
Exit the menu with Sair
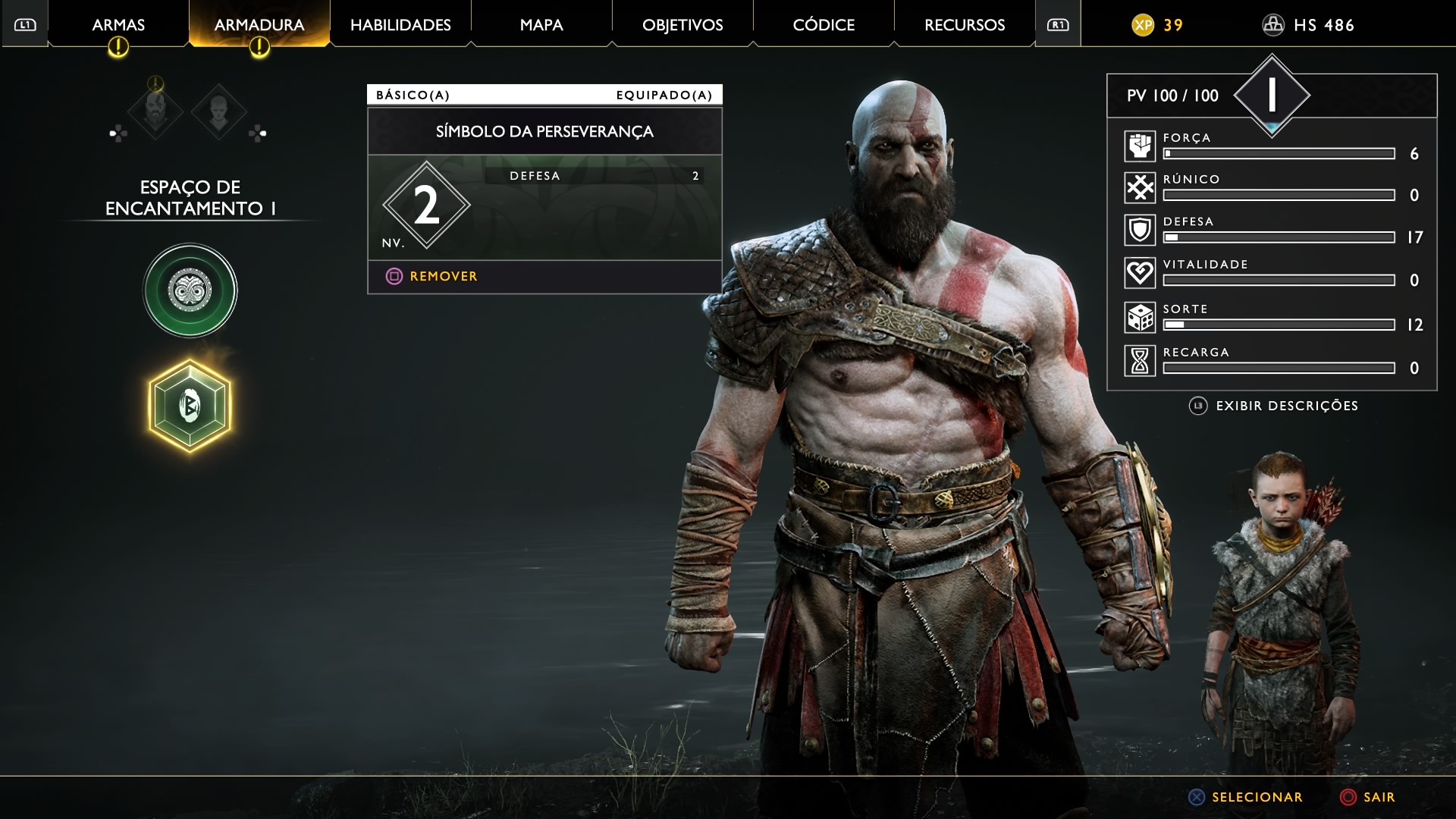1377,797
